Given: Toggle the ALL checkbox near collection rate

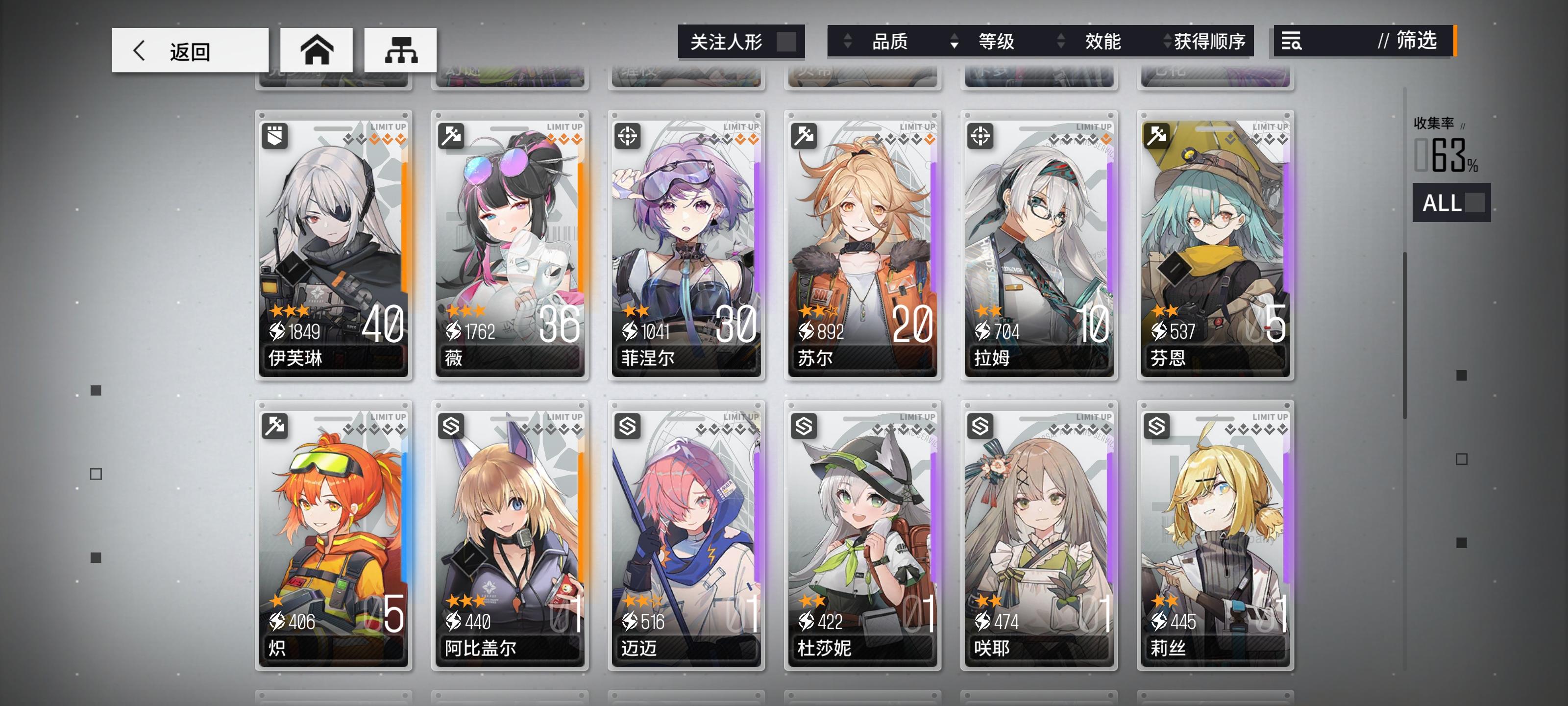Looking at the screenshot, I should point(1473,203).
